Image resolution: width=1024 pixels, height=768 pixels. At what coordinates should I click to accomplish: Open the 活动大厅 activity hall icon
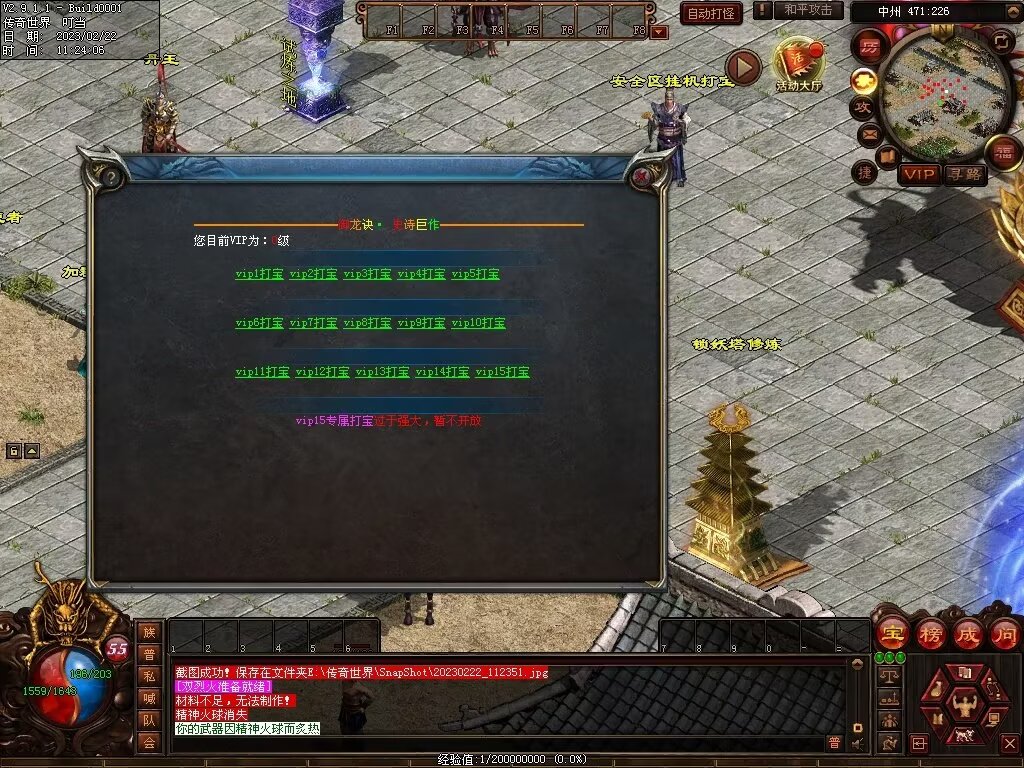798,65
